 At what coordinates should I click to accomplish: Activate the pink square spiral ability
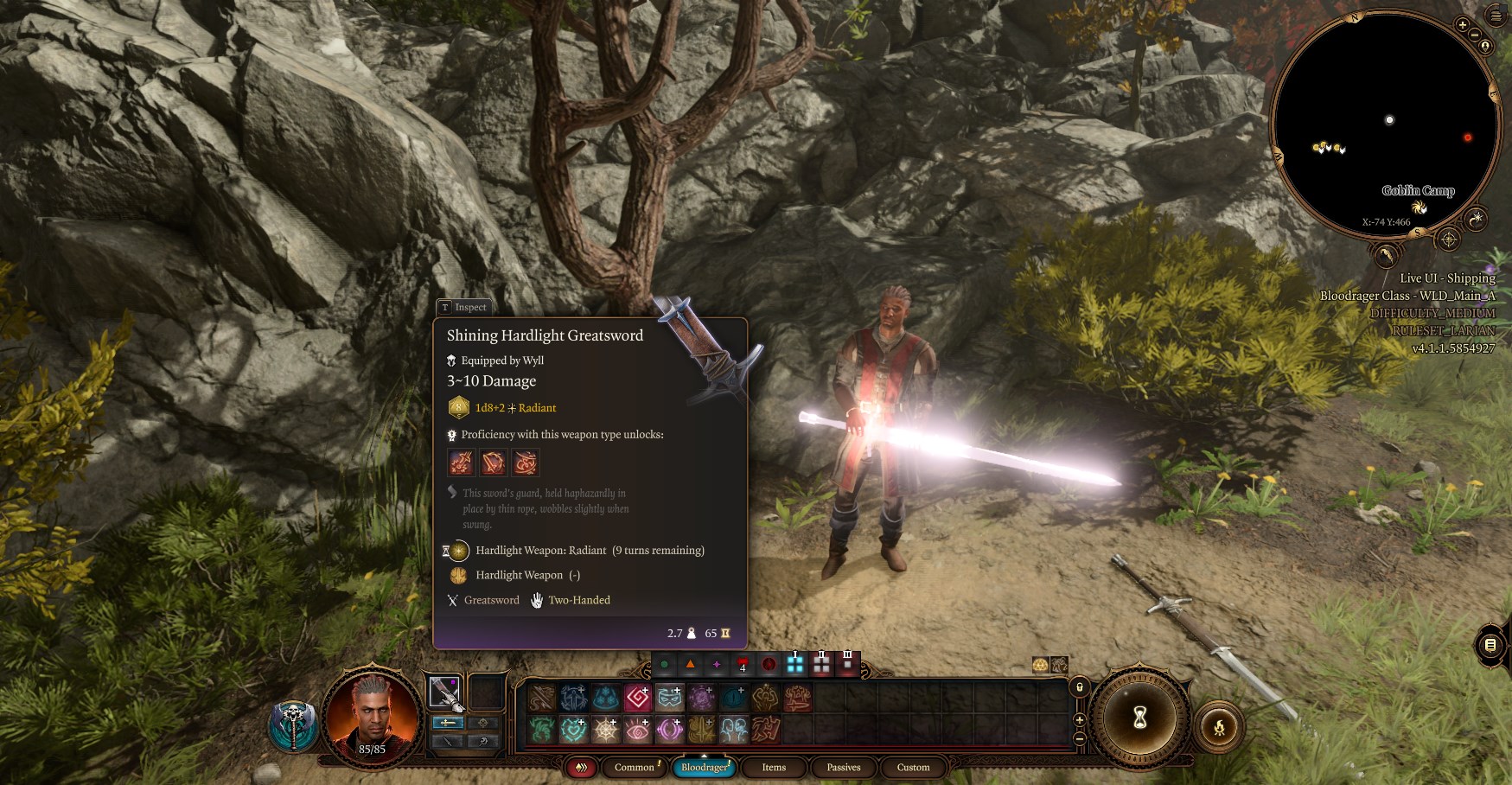638,697
